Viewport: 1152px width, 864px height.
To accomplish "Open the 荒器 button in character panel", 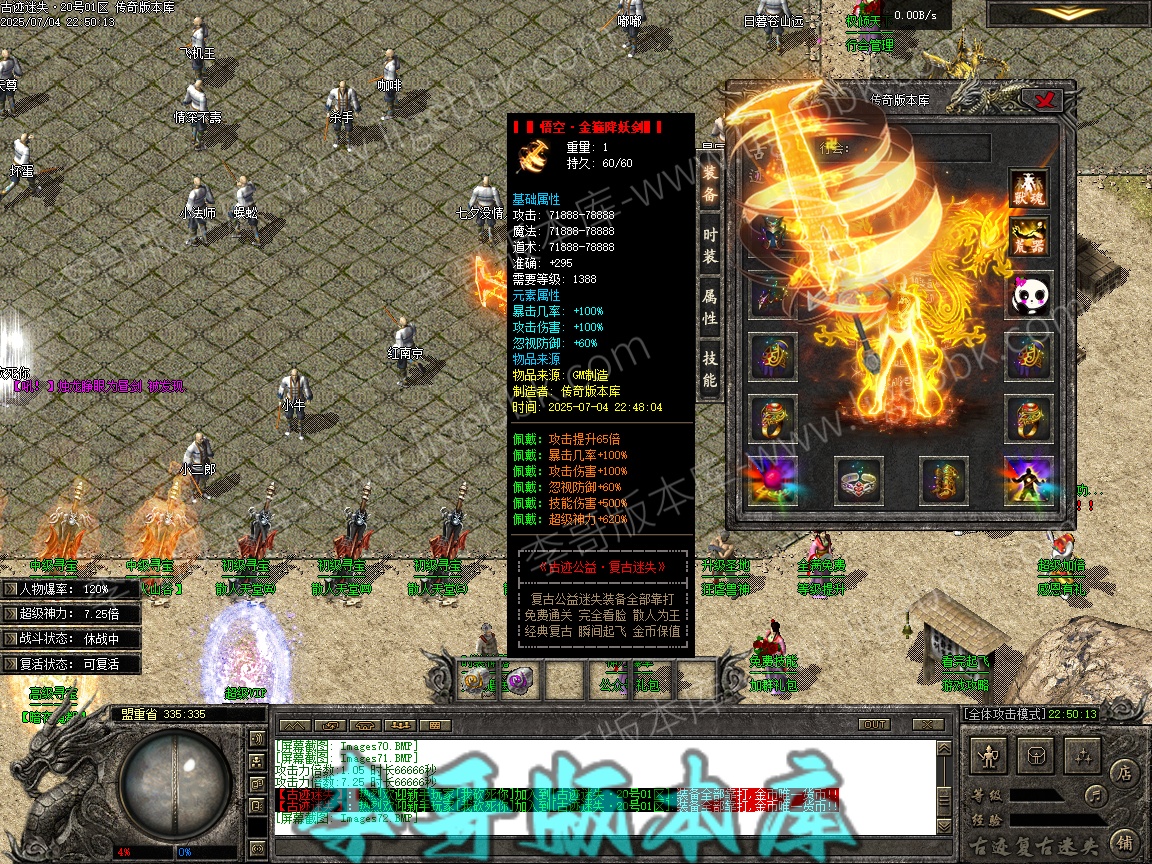I will point(1028,240).
